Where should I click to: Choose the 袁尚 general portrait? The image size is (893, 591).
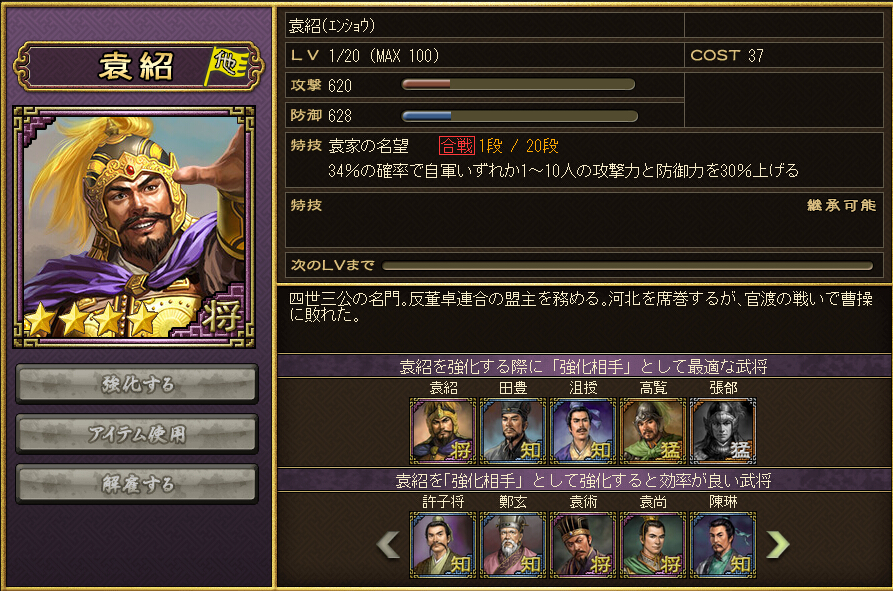(x=653, y=545)
